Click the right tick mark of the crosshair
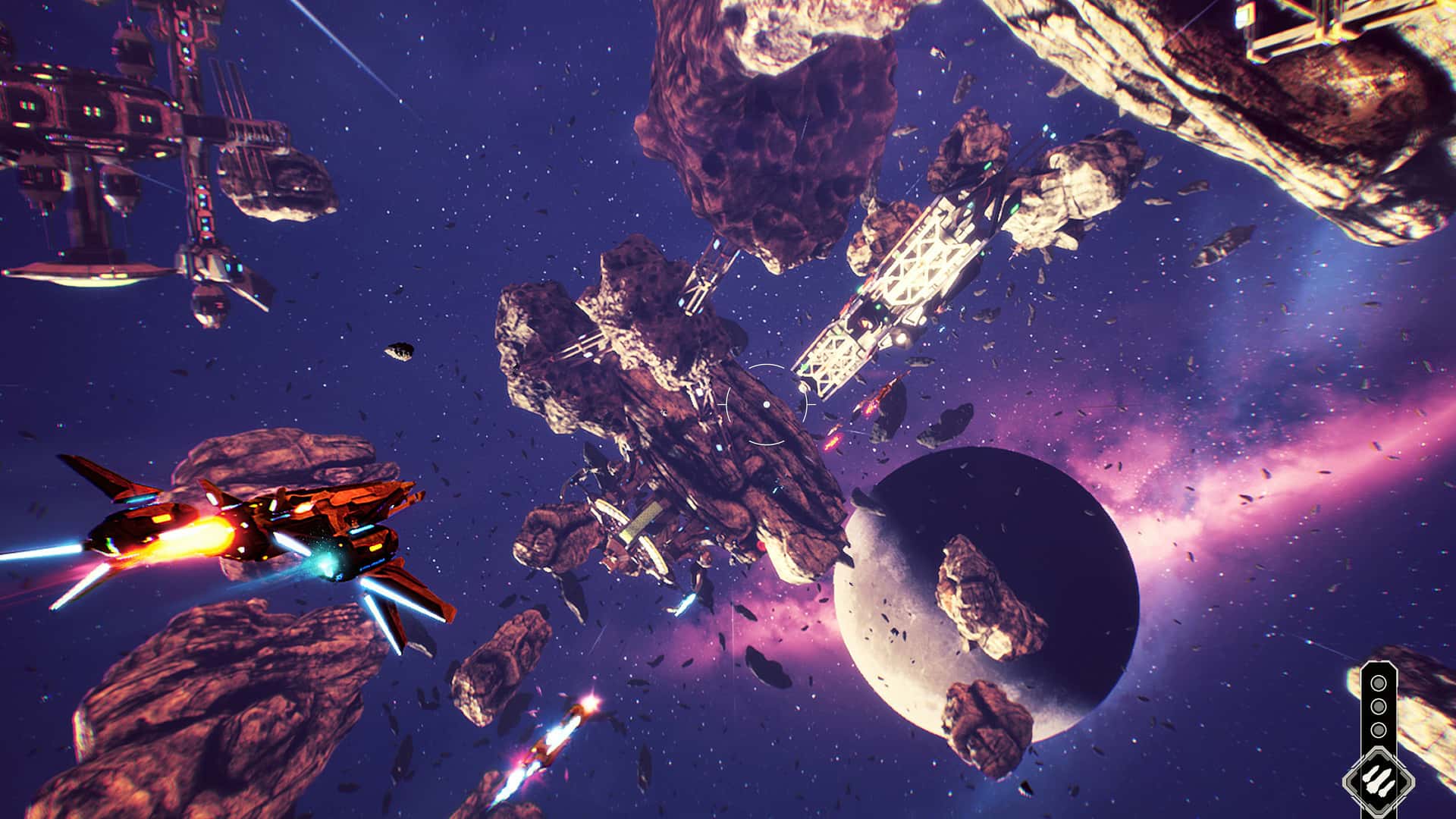This screenshot has height=819, width=1456. click(x=811, y=405)
